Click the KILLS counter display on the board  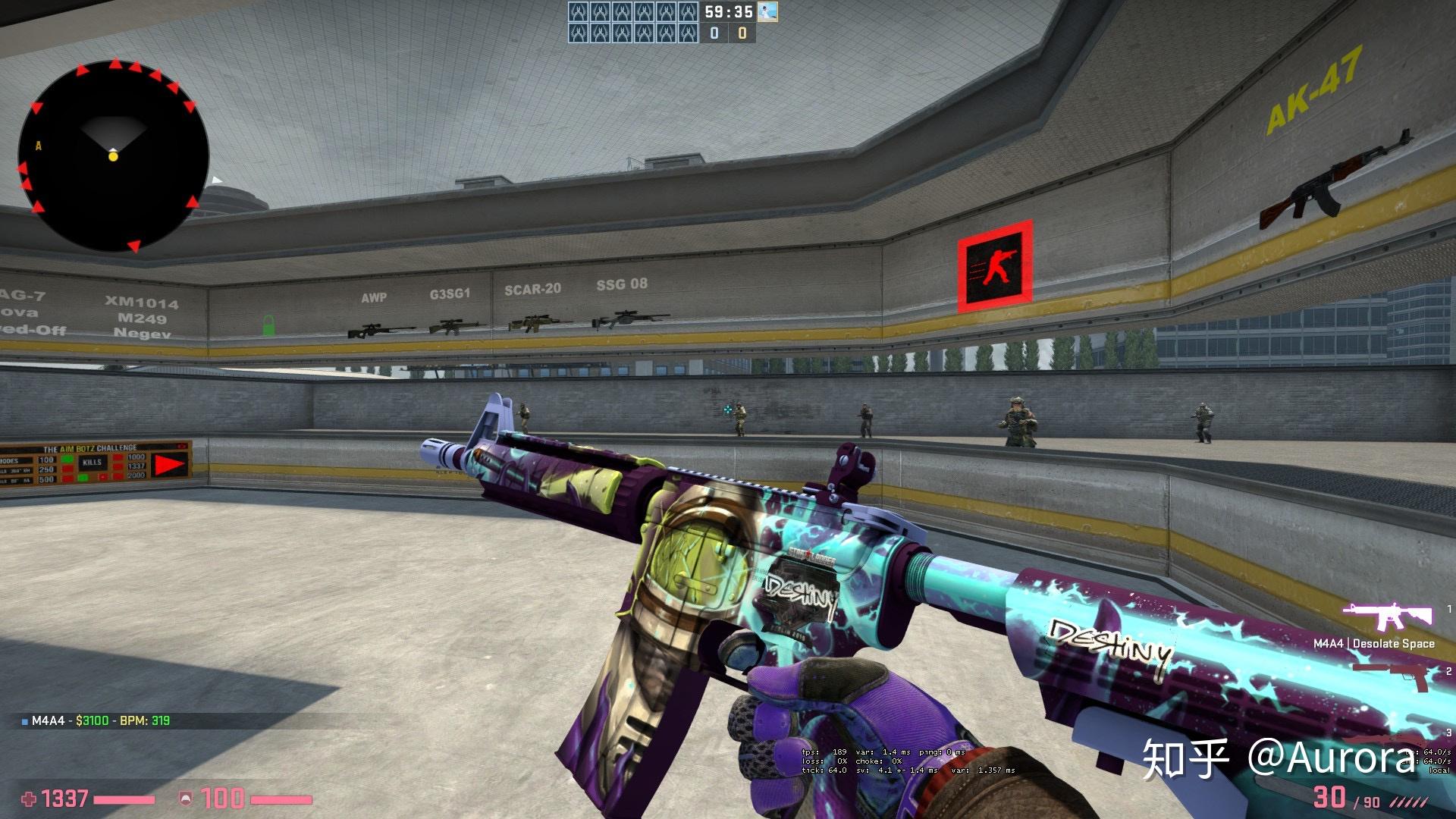(93, 463)
